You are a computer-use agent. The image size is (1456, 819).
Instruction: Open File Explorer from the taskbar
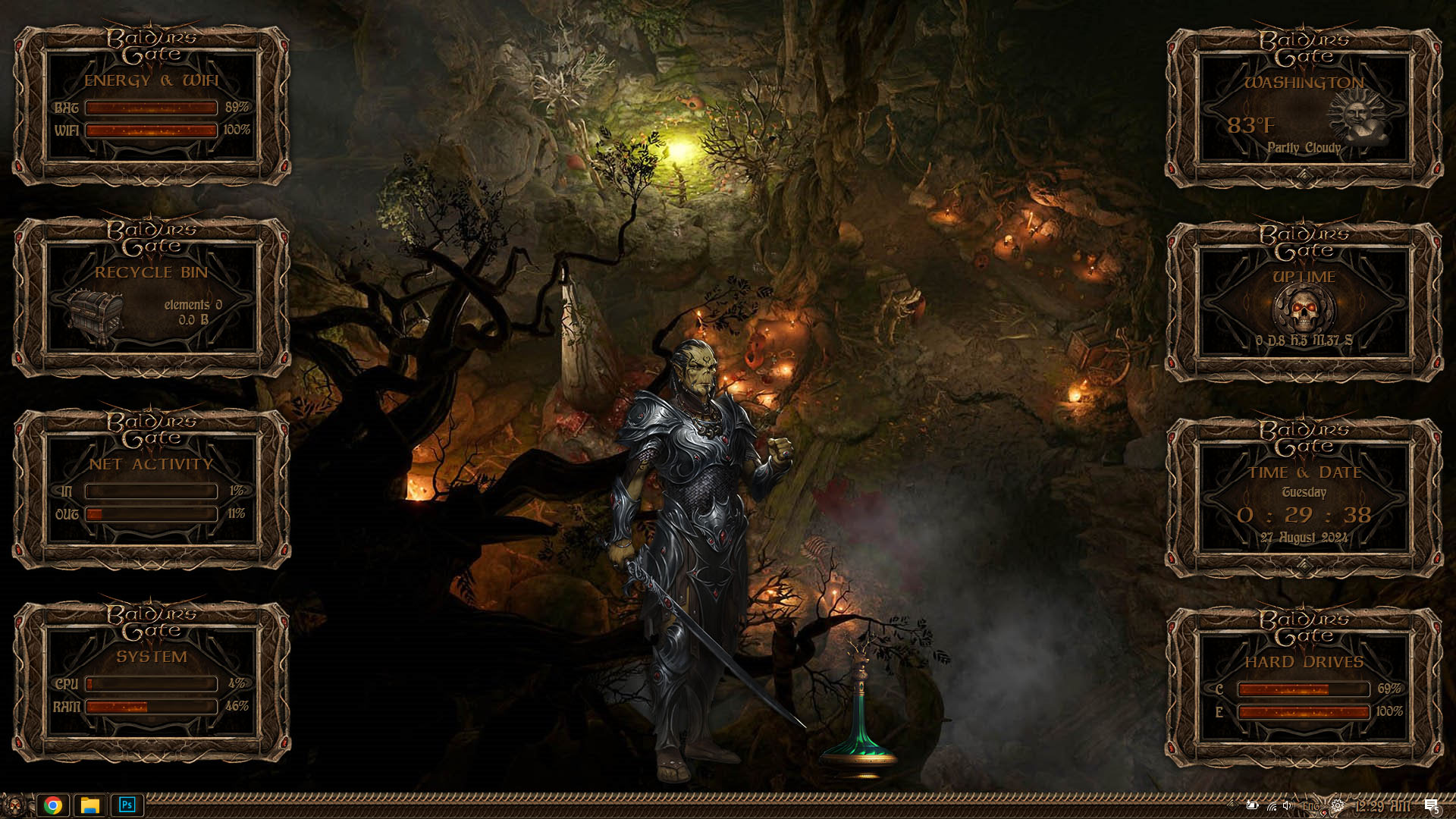pos(90,805)
